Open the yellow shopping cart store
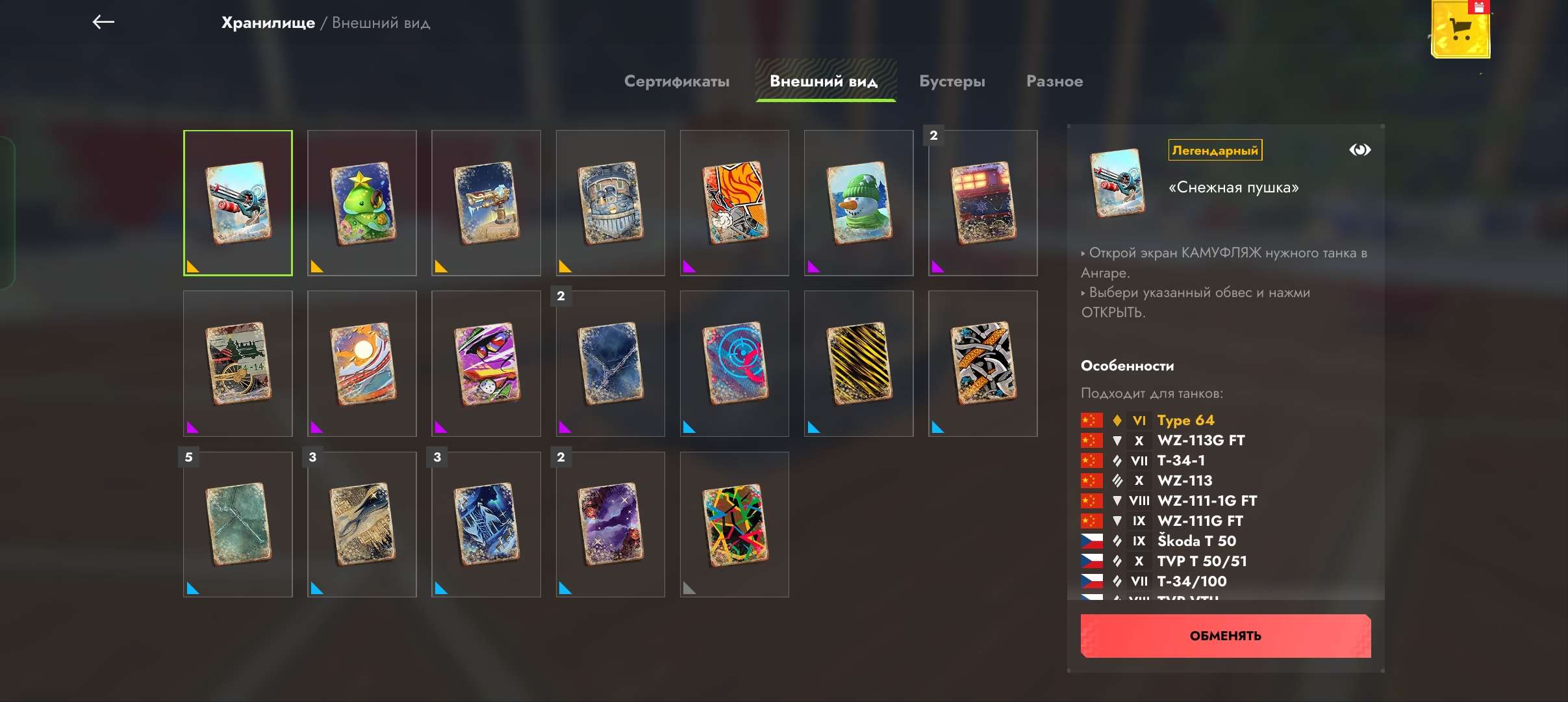 pos(1460,29)
